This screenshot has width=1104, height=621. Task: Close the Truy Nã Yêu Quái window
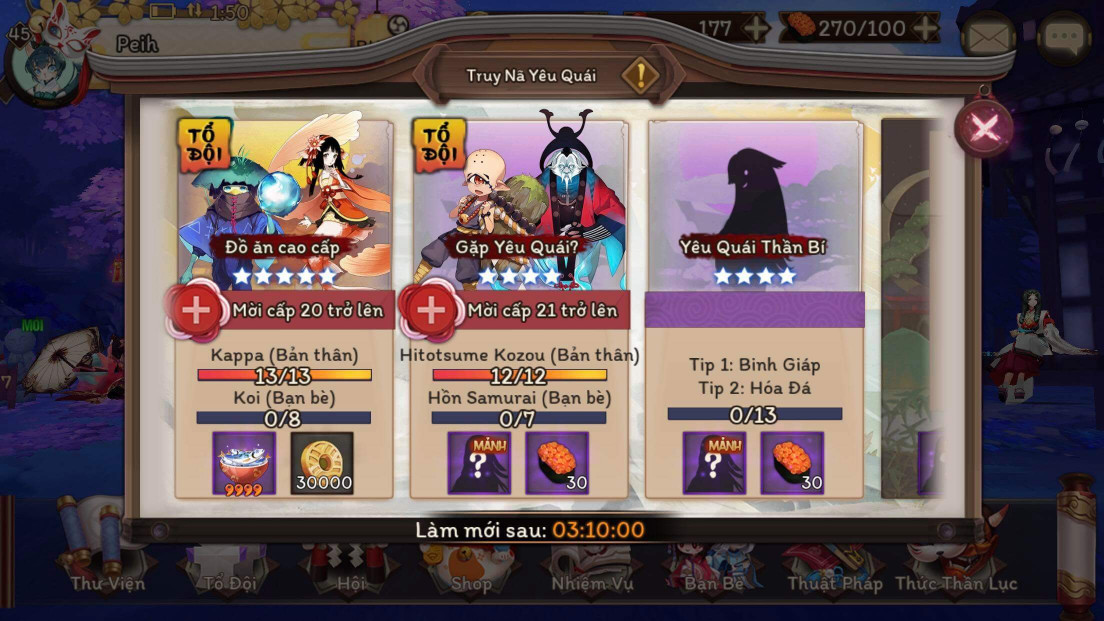point(984,127)
